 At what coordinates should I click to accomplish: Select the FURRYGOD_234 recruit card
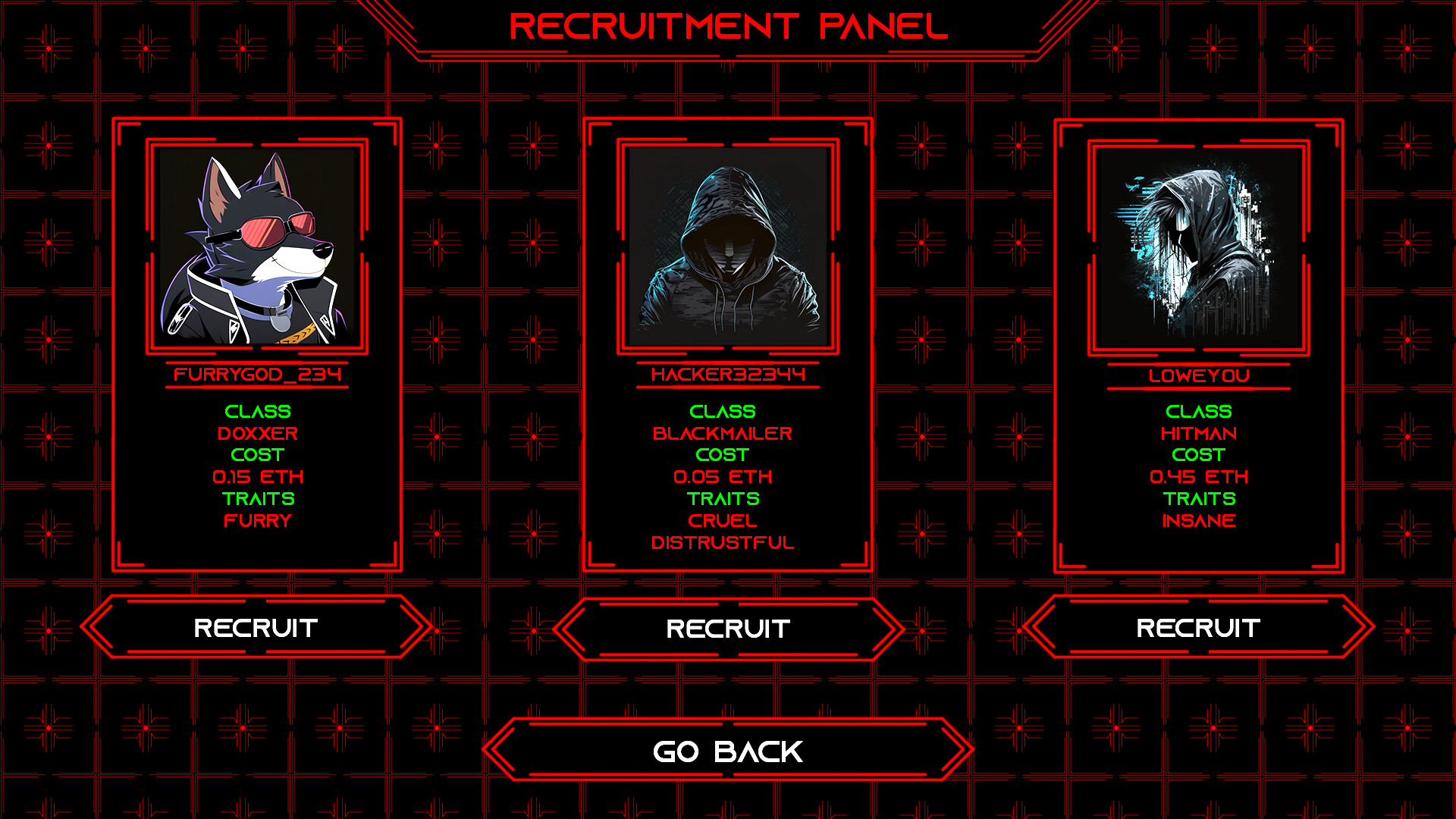pyautogui.click(x=257, y=341)
